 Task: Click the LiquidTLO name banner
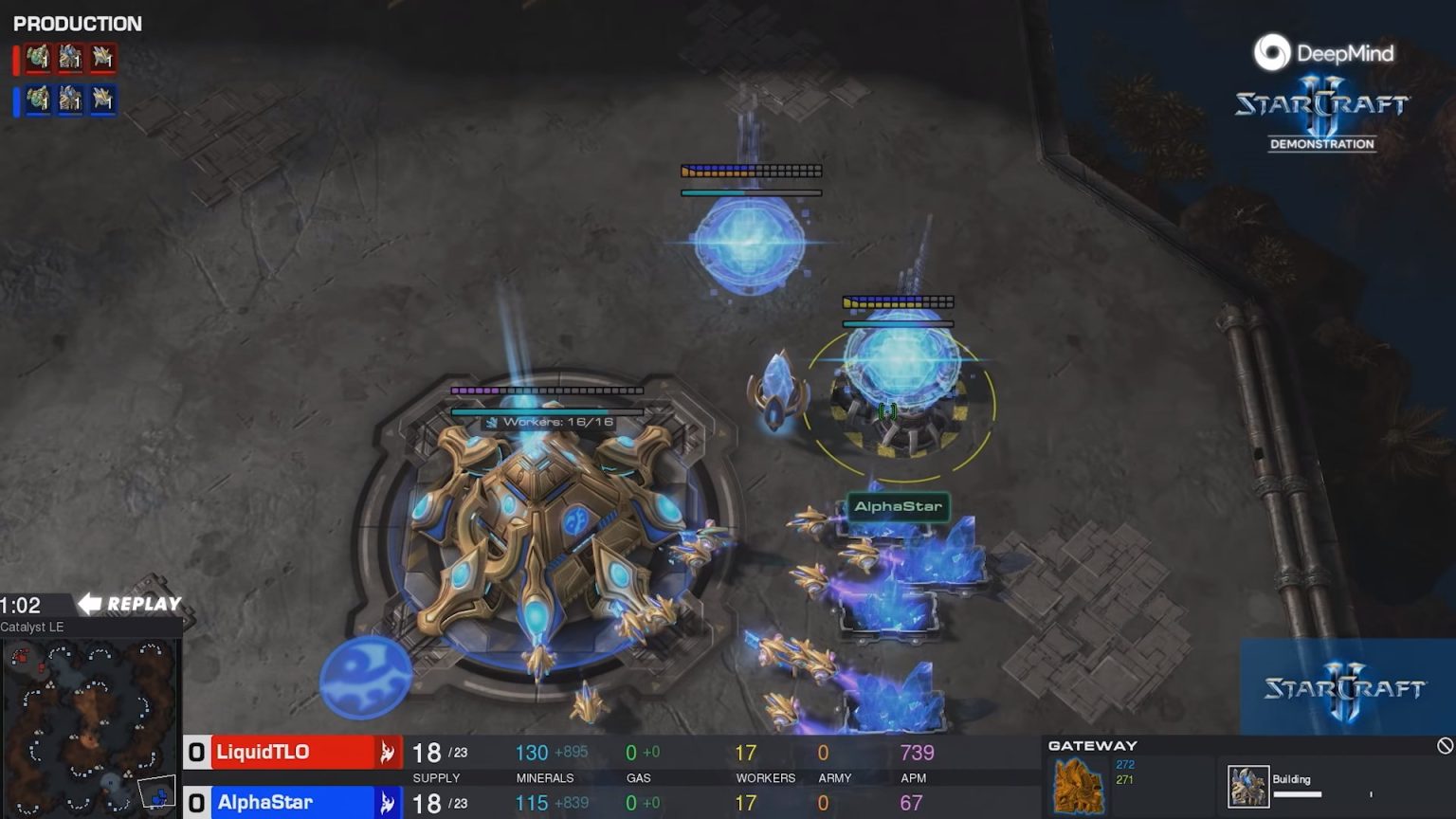tap(261, 751)
